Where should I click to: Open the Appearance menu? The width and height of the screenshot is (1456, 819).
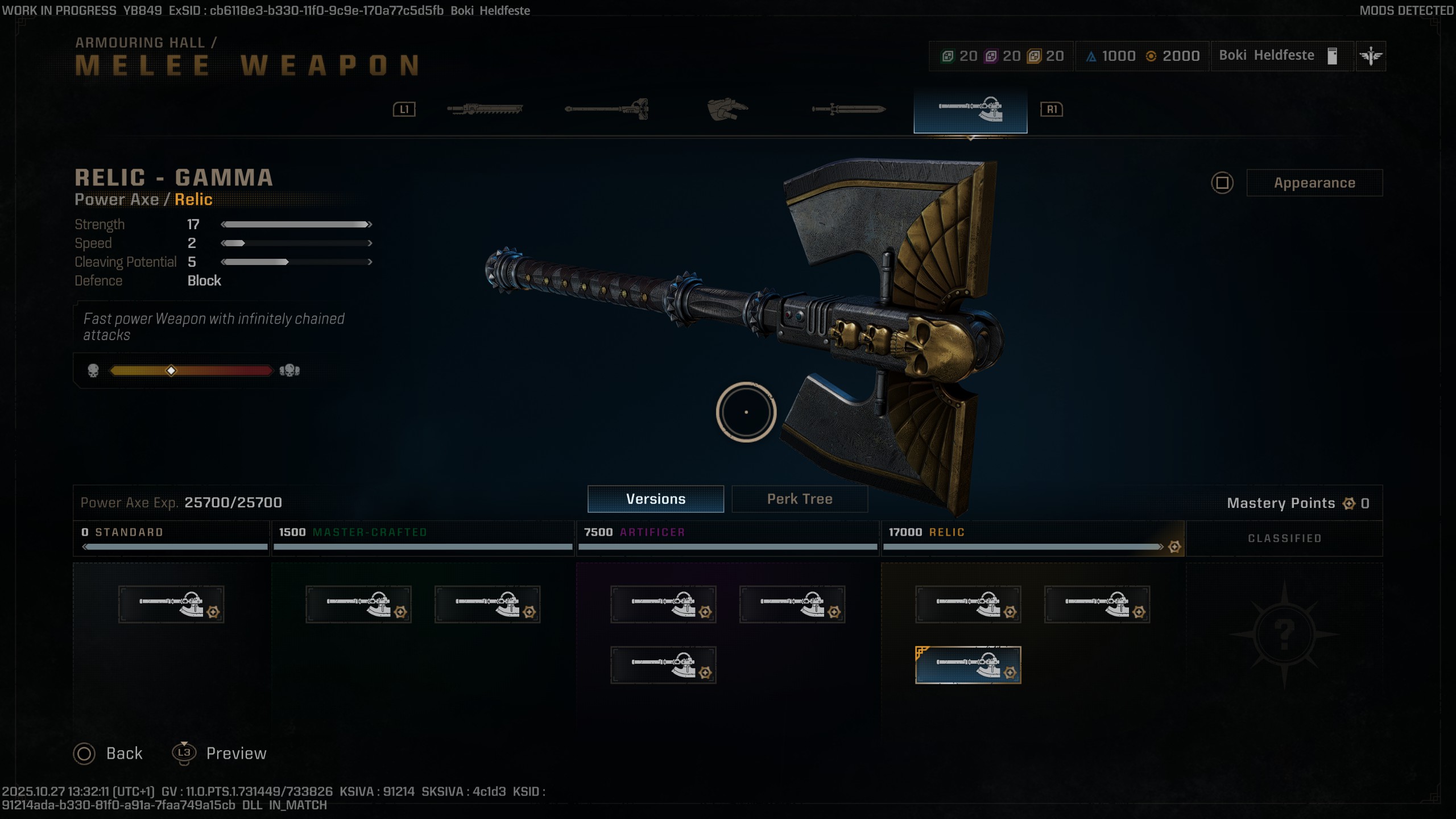1315,183
